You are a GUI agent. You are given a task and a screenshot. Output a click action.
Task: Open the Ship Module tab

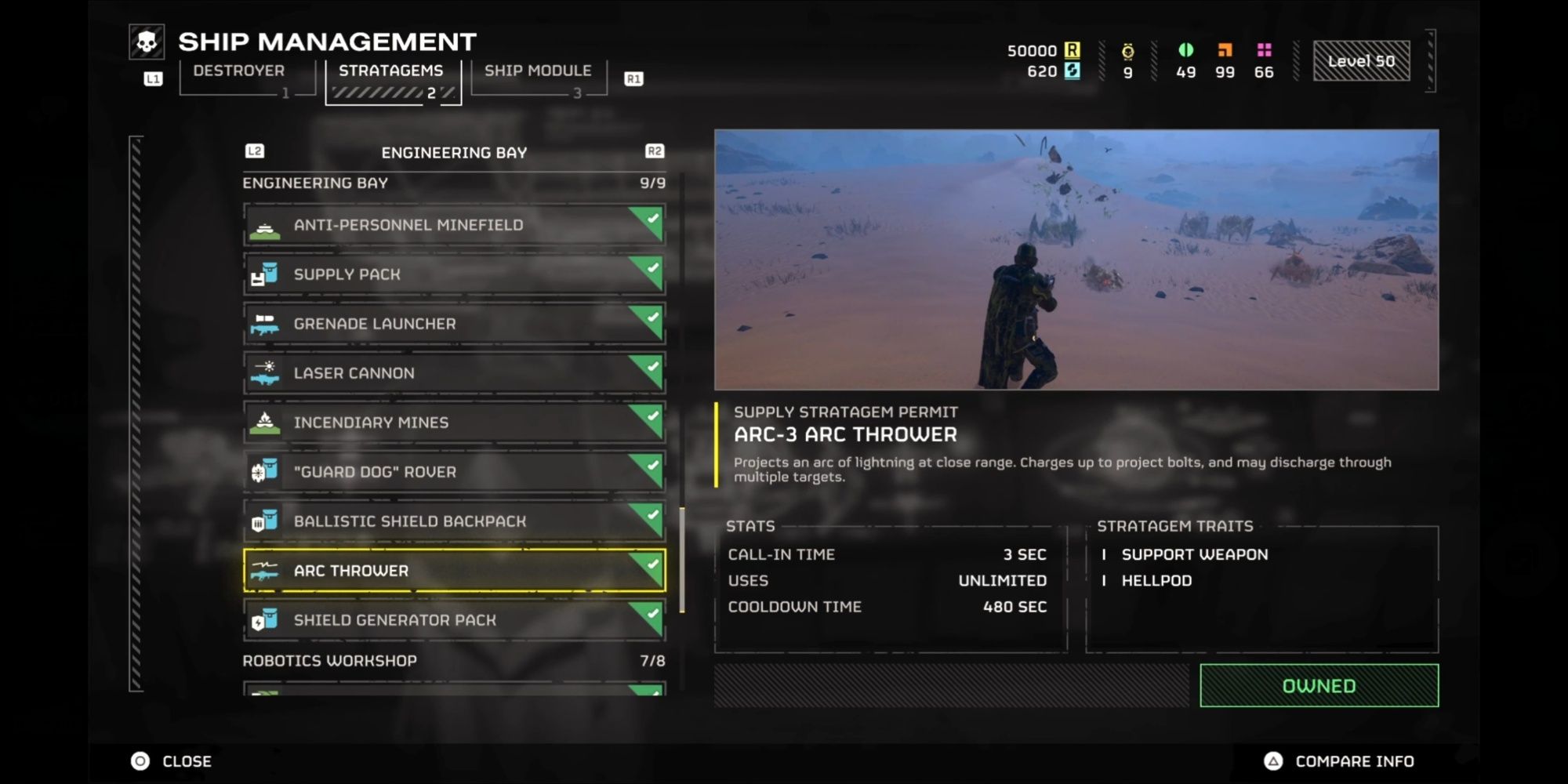click(x=538, y=72)
